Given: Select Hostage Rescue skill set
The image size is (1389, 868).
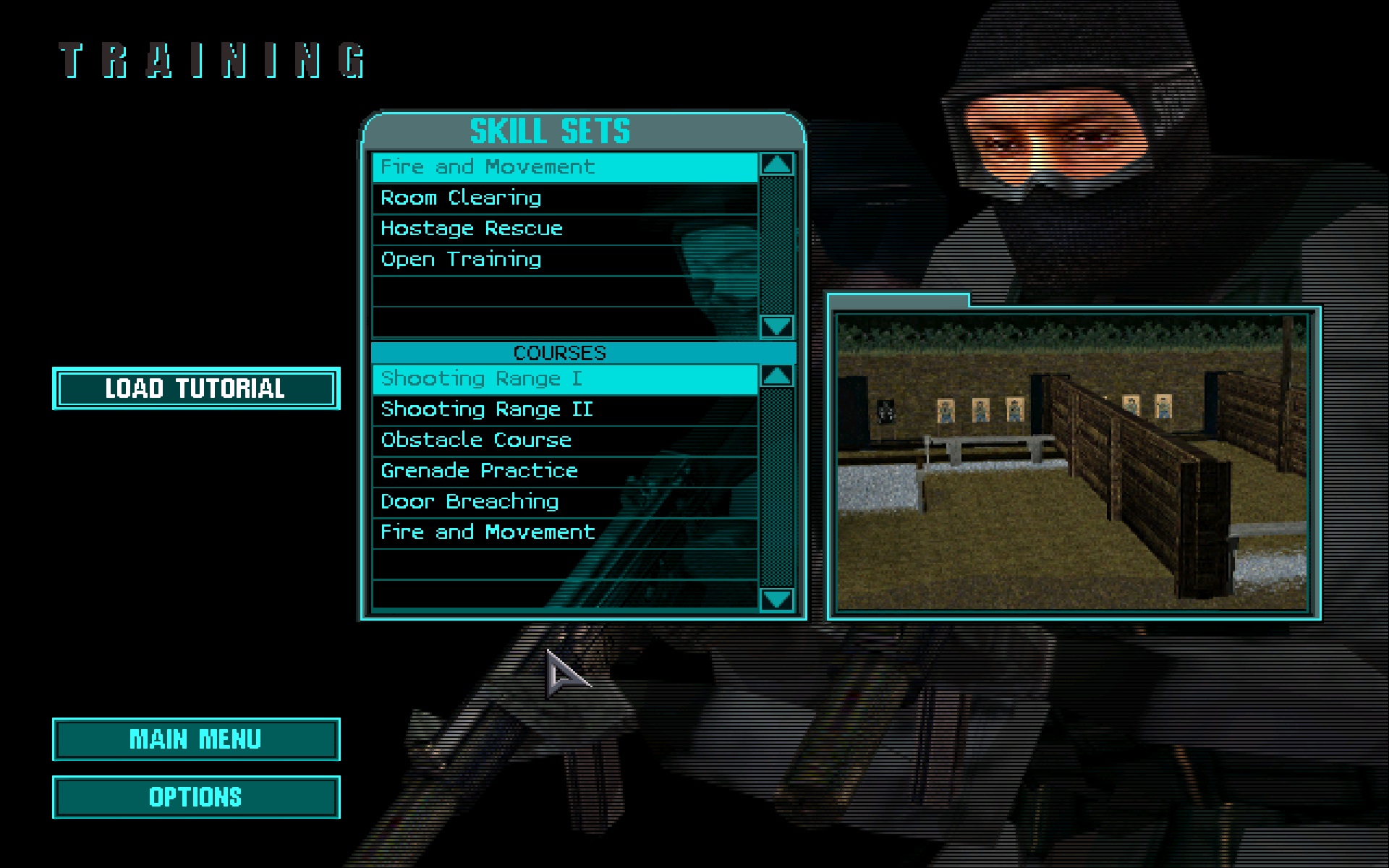Looking at the screenshot, I should (x=557, y=229).
